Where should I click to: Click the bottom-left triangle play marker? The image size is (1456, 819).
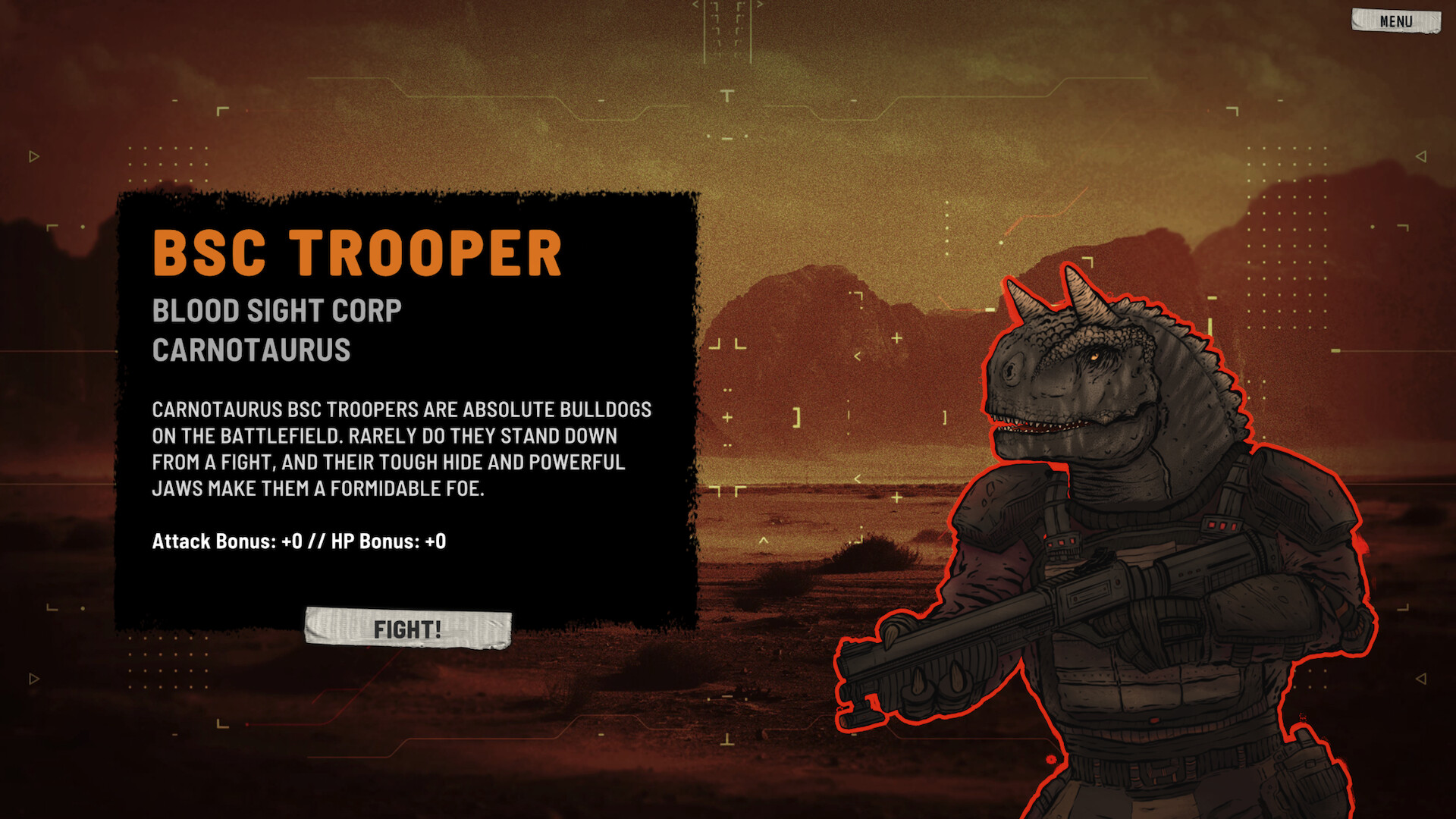click(33, 677)
